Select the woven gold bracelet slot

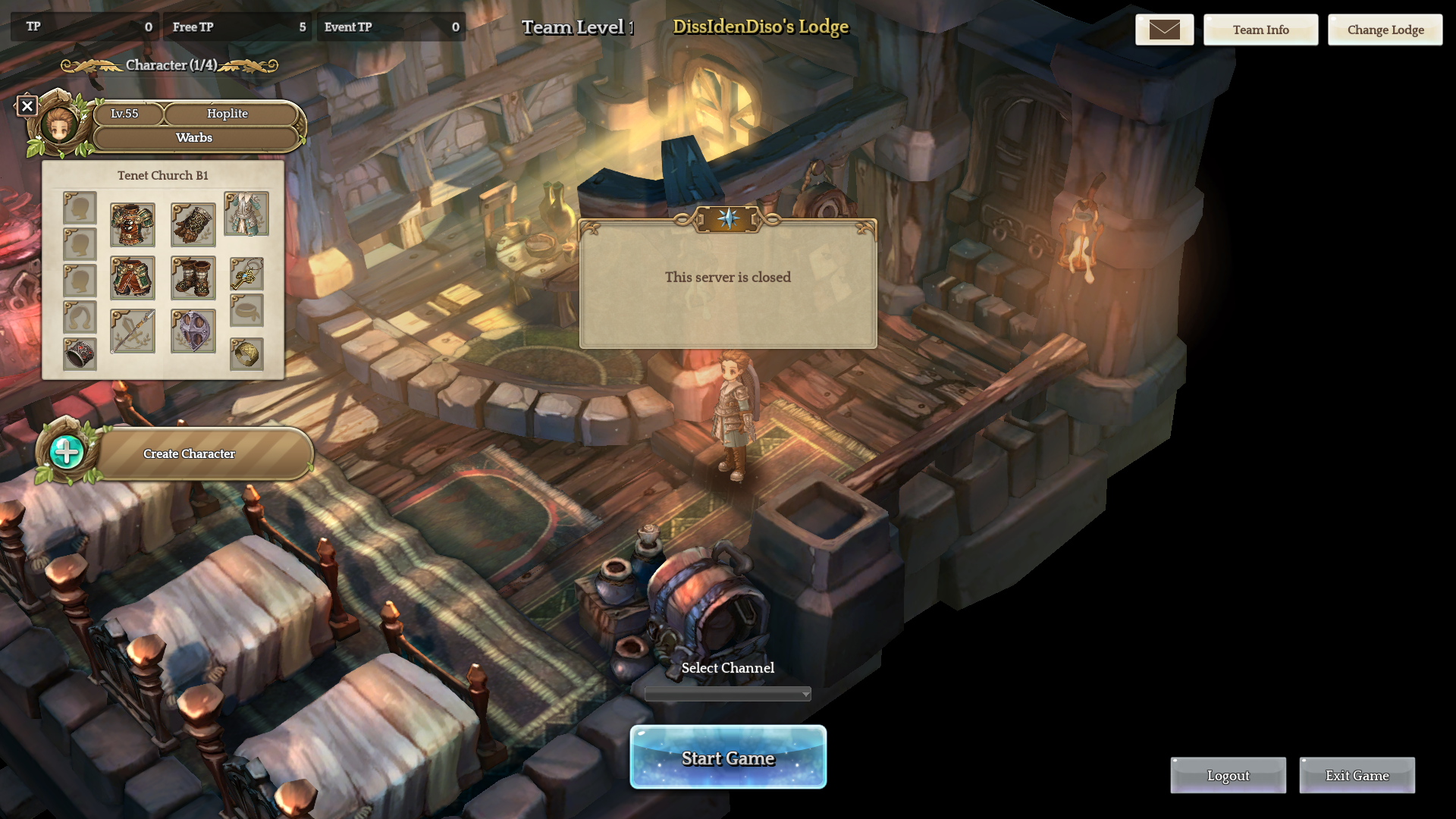(x=246, y=354)
